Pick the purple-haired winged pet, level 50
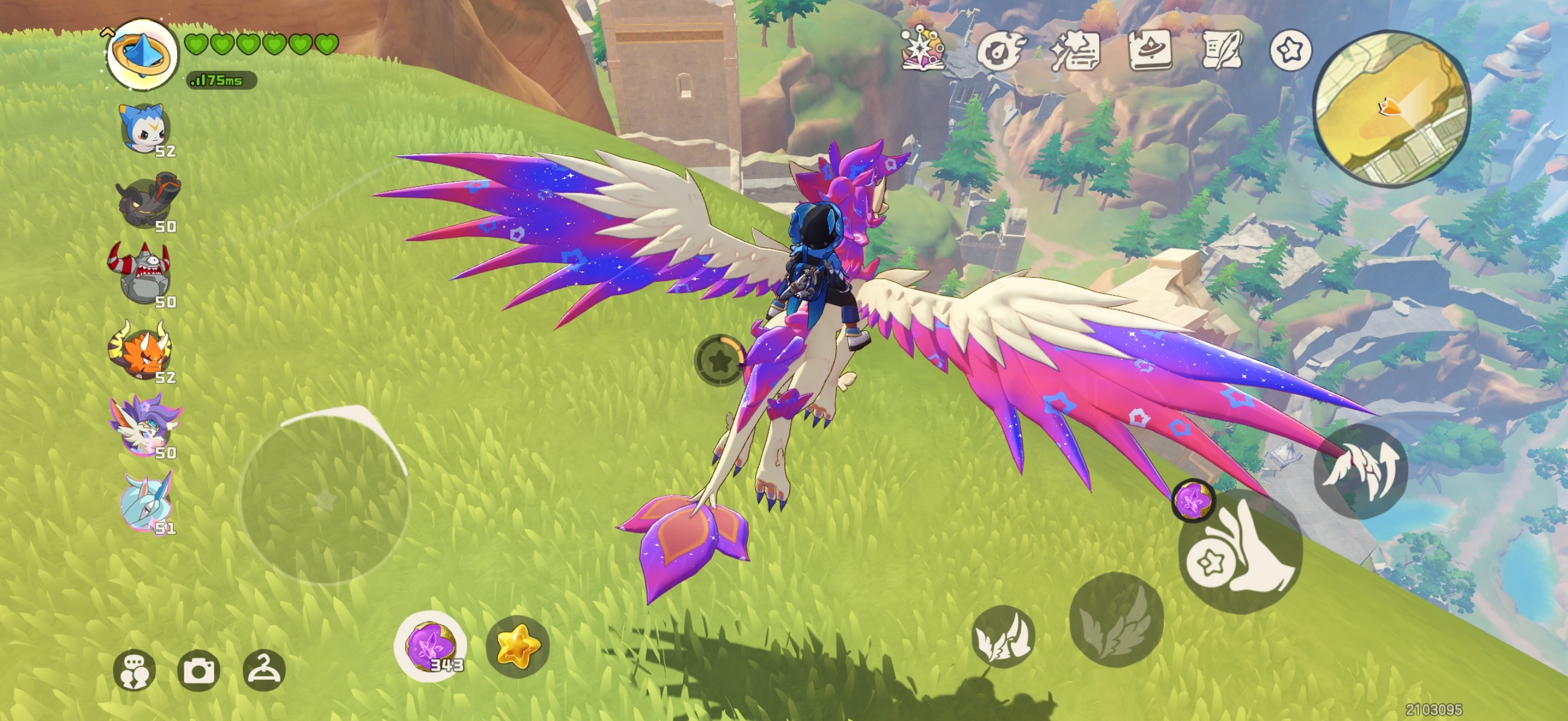The width and height of the screenshot is (1568, 721). pos(145,425)
